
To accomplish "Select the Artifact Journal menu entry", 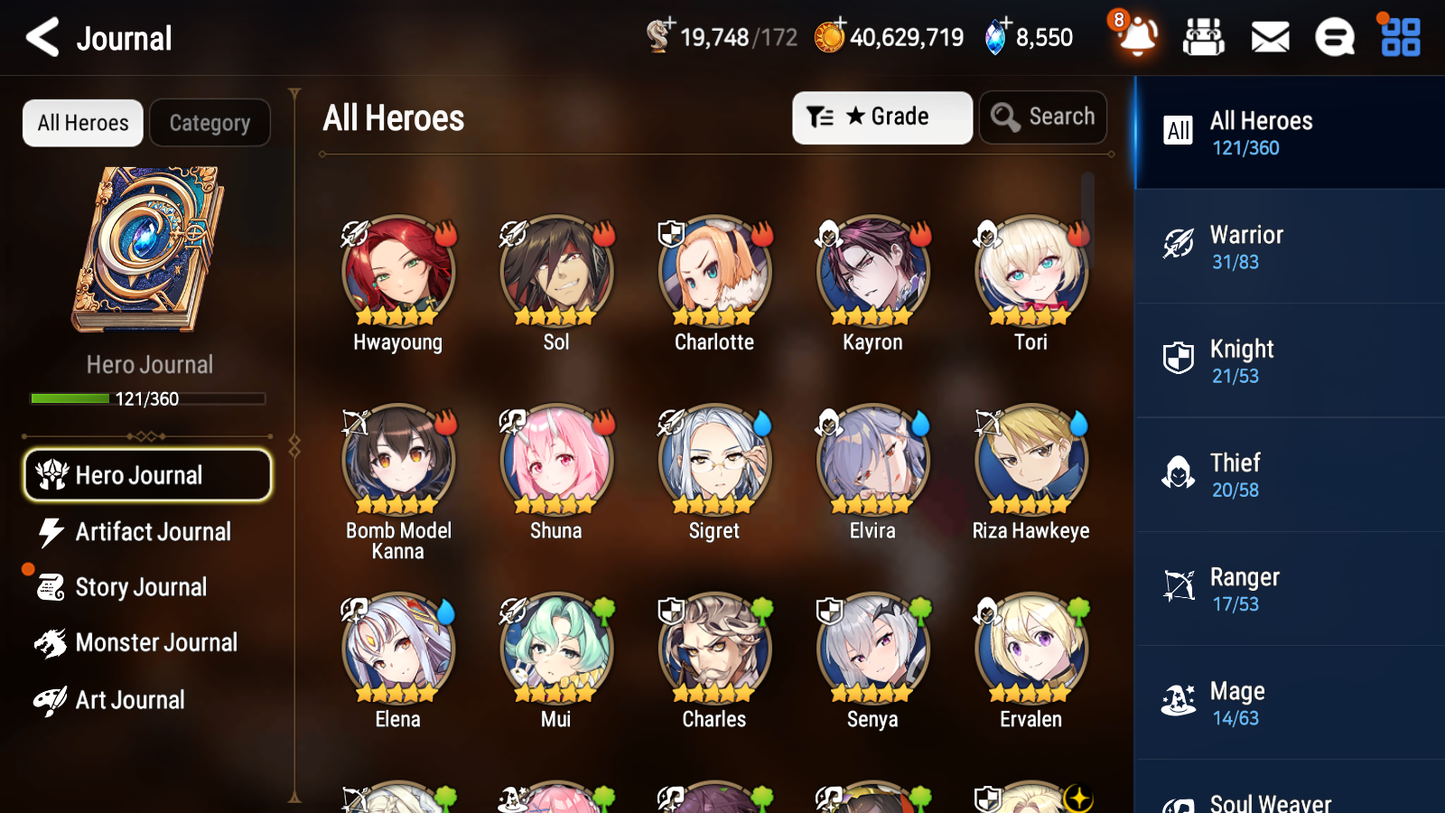I will tap(150, 532).
